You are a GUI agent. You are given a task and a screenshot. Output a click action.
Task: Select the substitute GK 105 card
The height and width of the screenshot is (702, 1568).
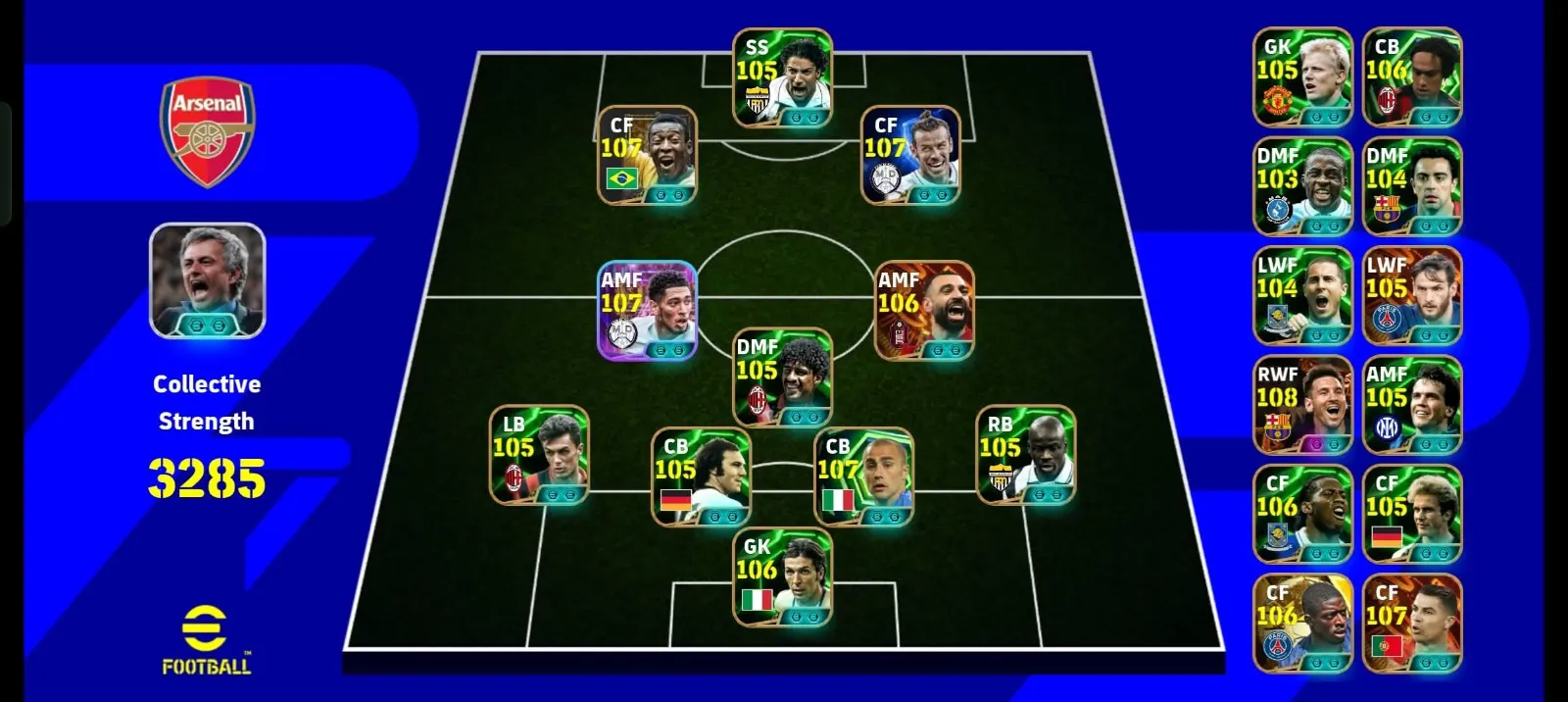pos(1302,77)
